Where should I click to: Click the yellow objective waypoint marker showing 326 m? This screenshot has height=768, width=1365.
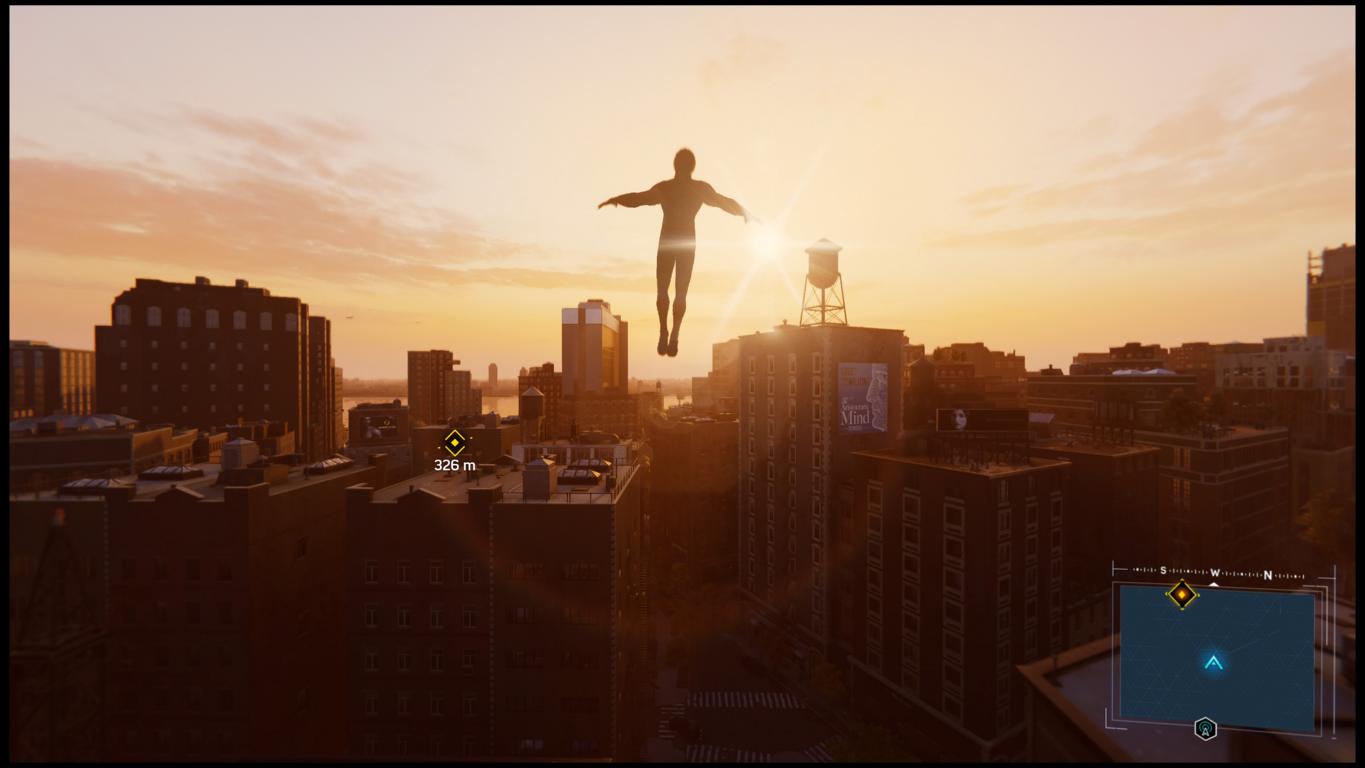pos(455,442)
